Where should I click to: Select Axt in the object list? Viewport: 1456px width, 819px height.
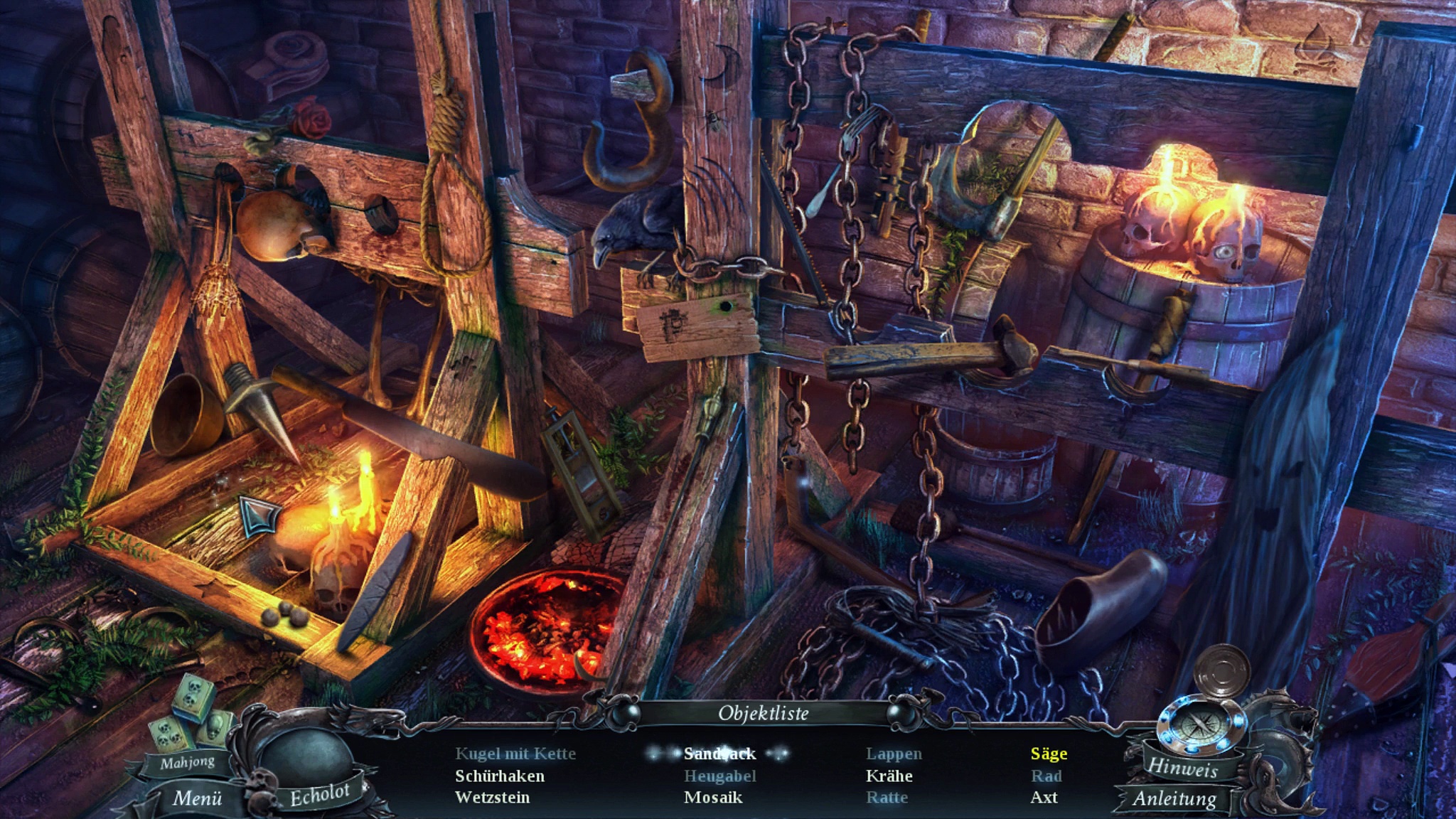(x=1044, y=797)
